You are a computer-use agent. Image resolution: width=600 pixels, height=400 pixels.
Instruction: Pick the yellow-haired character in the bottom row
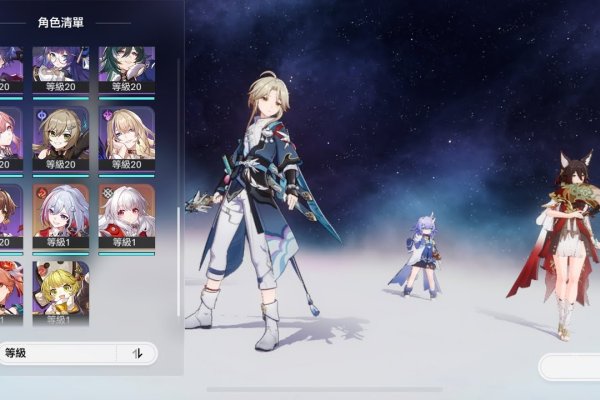tap(60, 290)
